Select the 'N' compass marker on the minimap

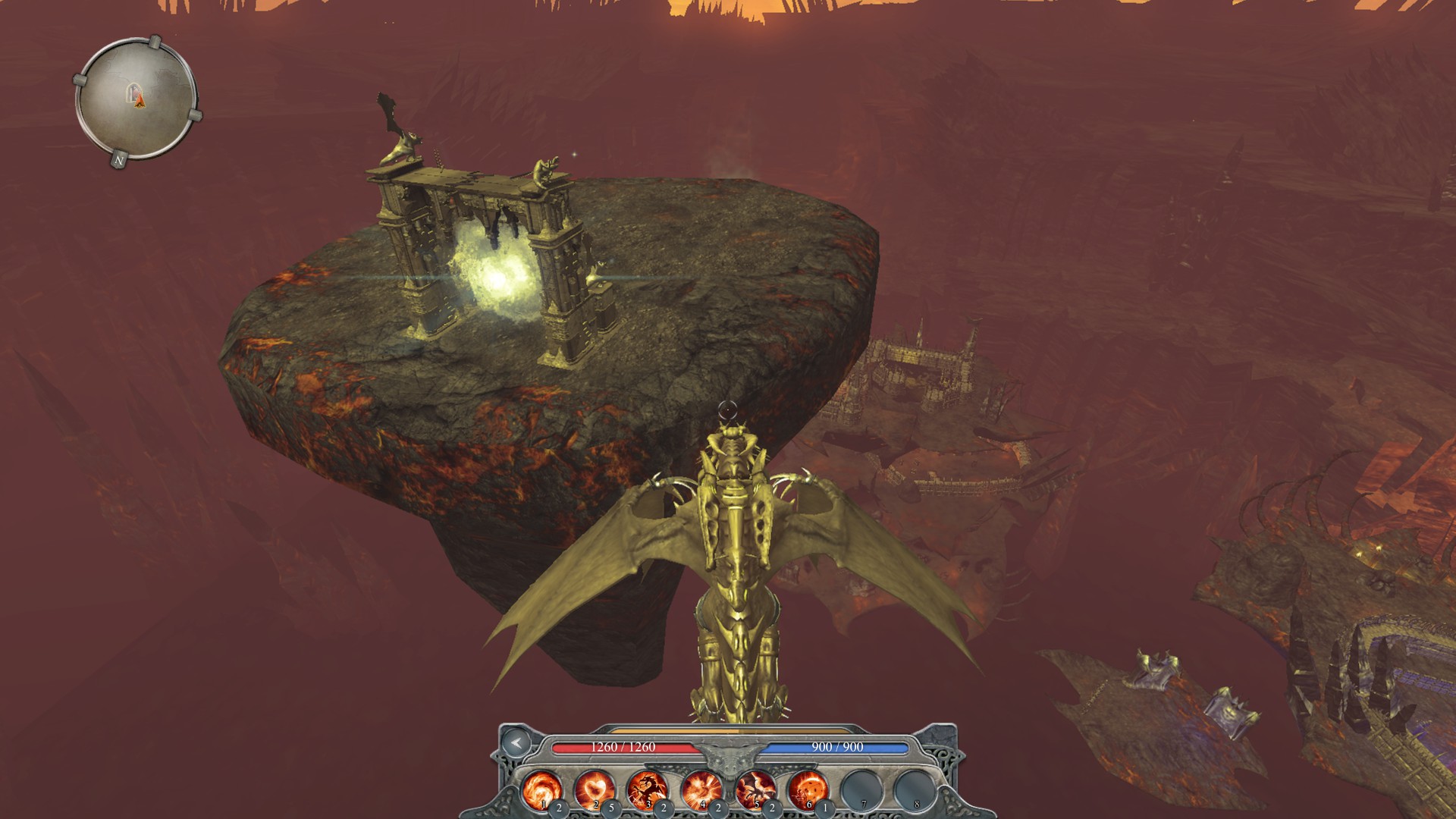[x=120, y=160]
